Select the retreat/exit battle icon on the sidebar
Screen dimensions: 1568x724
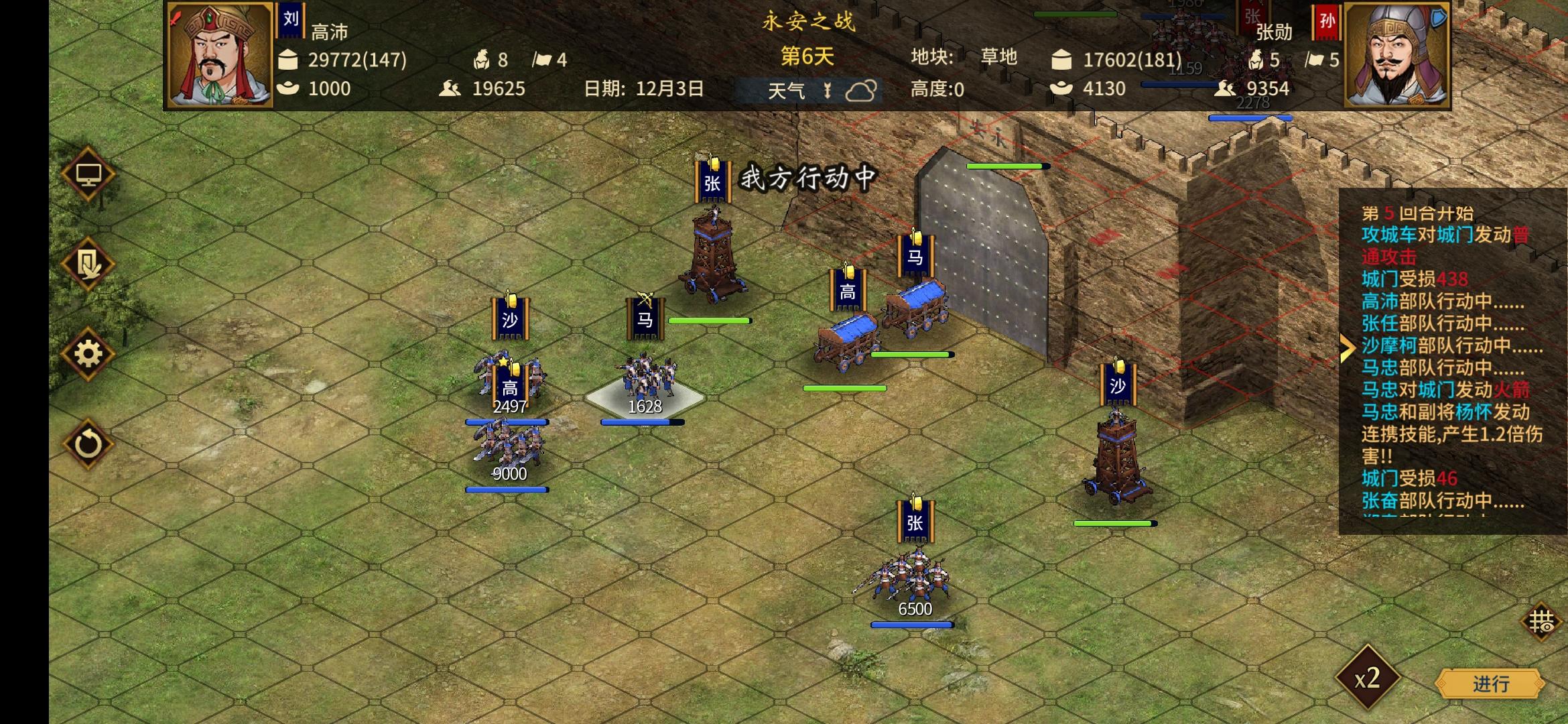[x=88, y=263]
